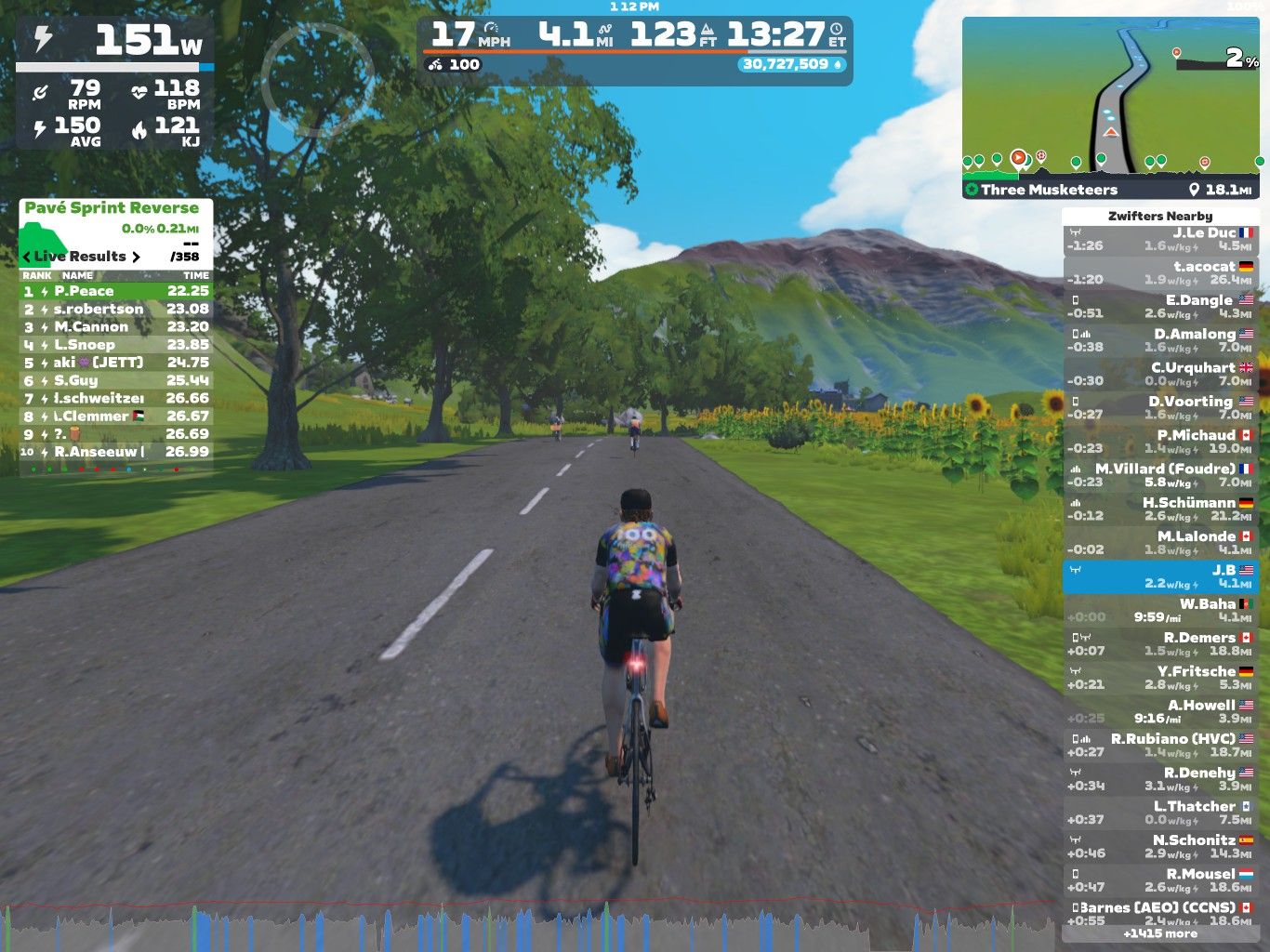Show next results with the right arrow

pyautogui.click(x=136, y=257)
